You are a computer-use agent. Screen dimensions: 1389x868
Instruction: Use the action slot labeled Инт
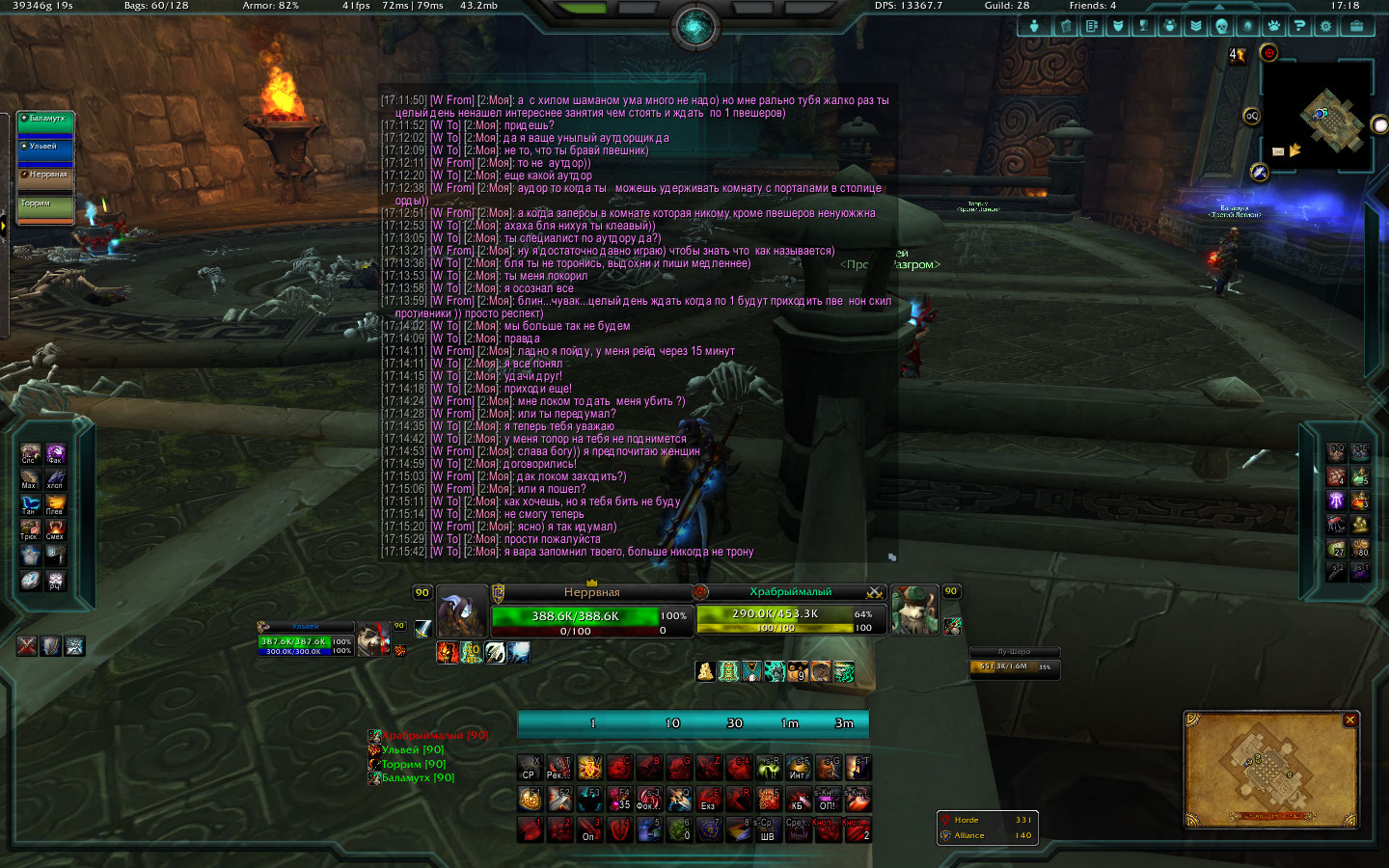tap(798, 768)
